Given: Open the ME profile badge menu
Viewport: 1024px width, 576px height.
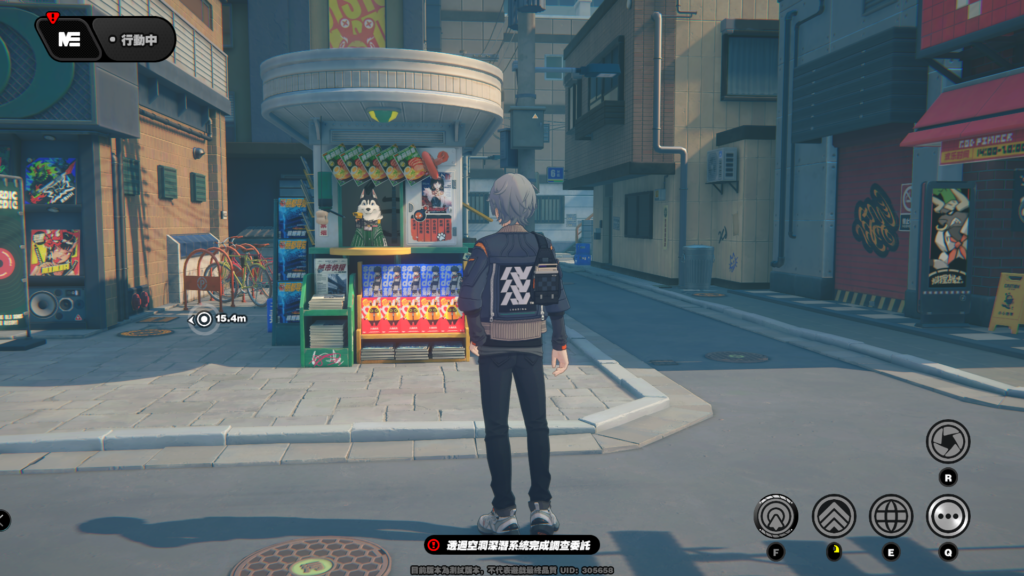Looking at the screenshot, I should tap(69, 39).
